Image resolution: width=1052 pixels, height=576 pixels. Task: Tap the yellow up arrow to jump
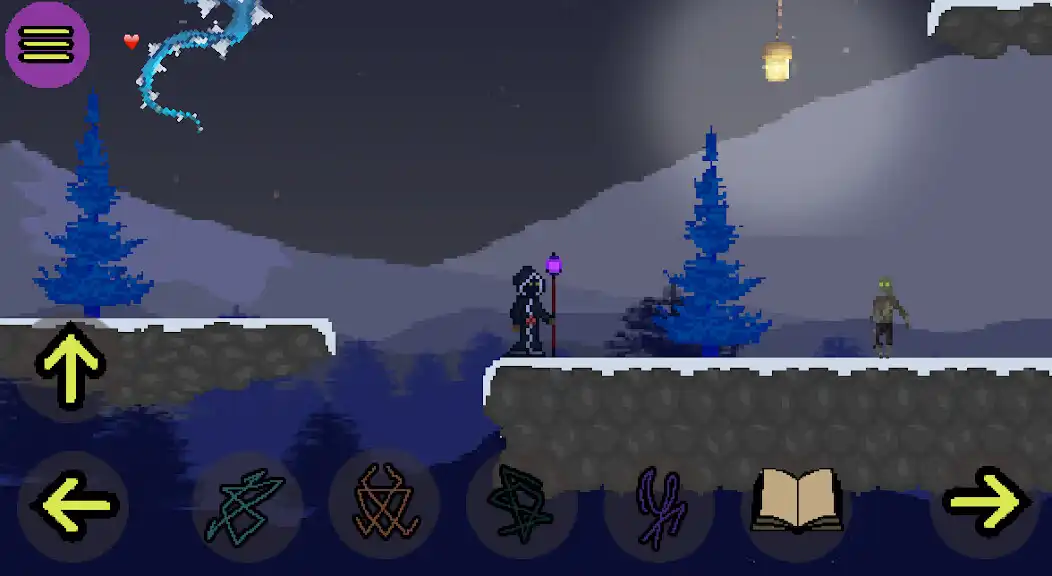(x=70, y=365)
